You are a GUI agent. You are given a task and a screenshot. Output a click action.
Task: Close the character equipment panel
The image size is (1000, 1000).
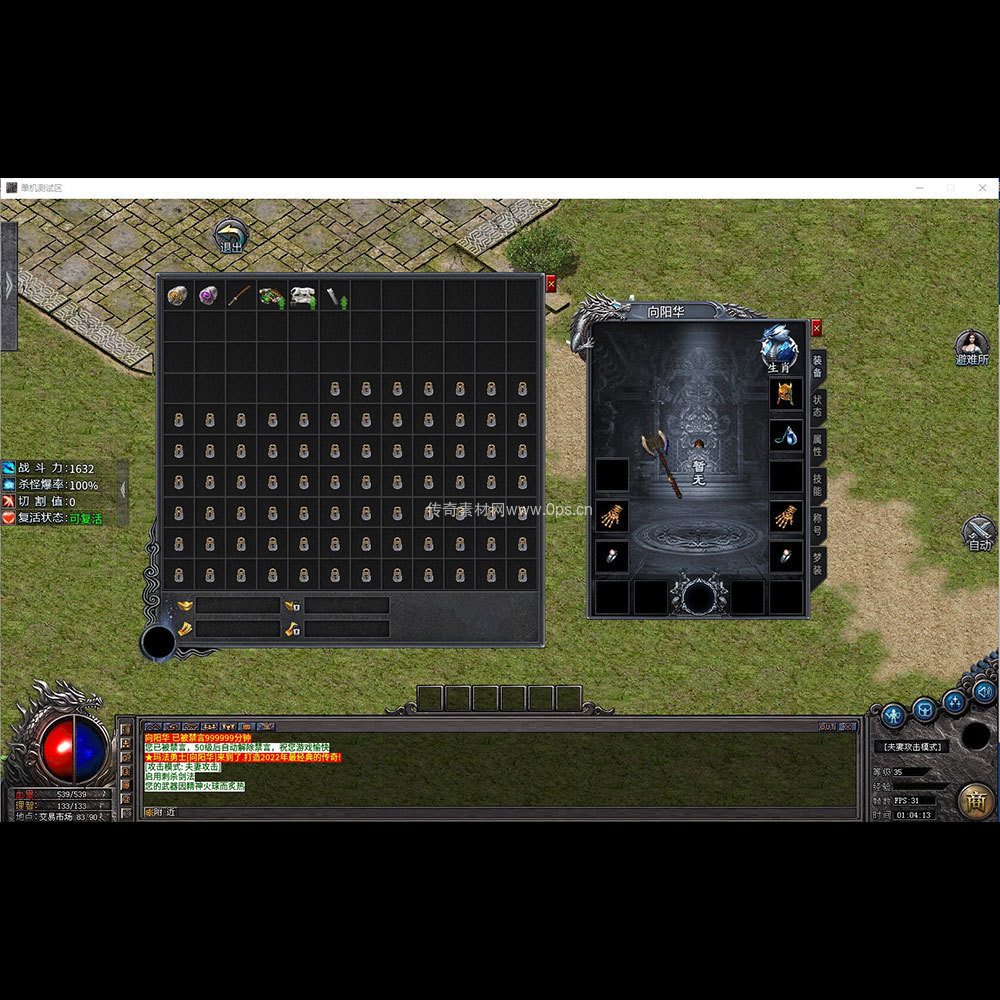[x=816, y=327]
